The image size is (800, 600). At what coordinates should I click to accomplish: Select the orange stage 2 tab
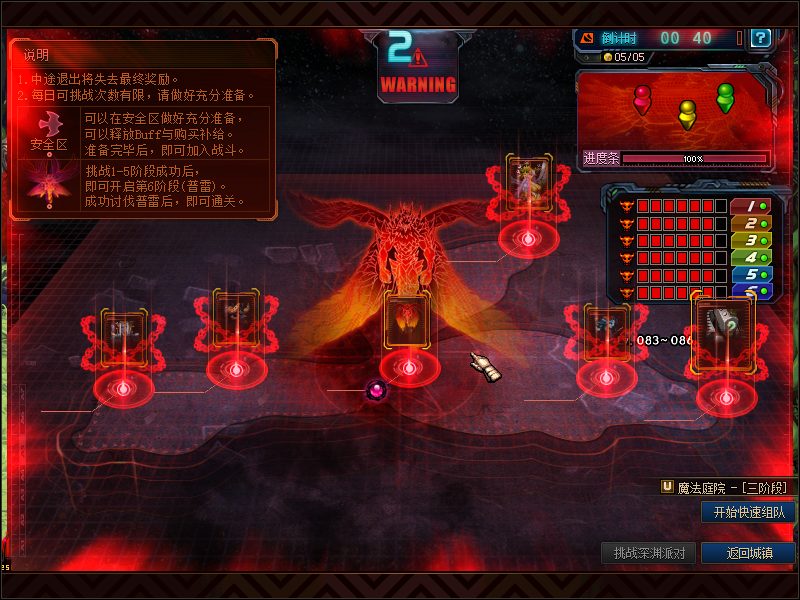751,223
